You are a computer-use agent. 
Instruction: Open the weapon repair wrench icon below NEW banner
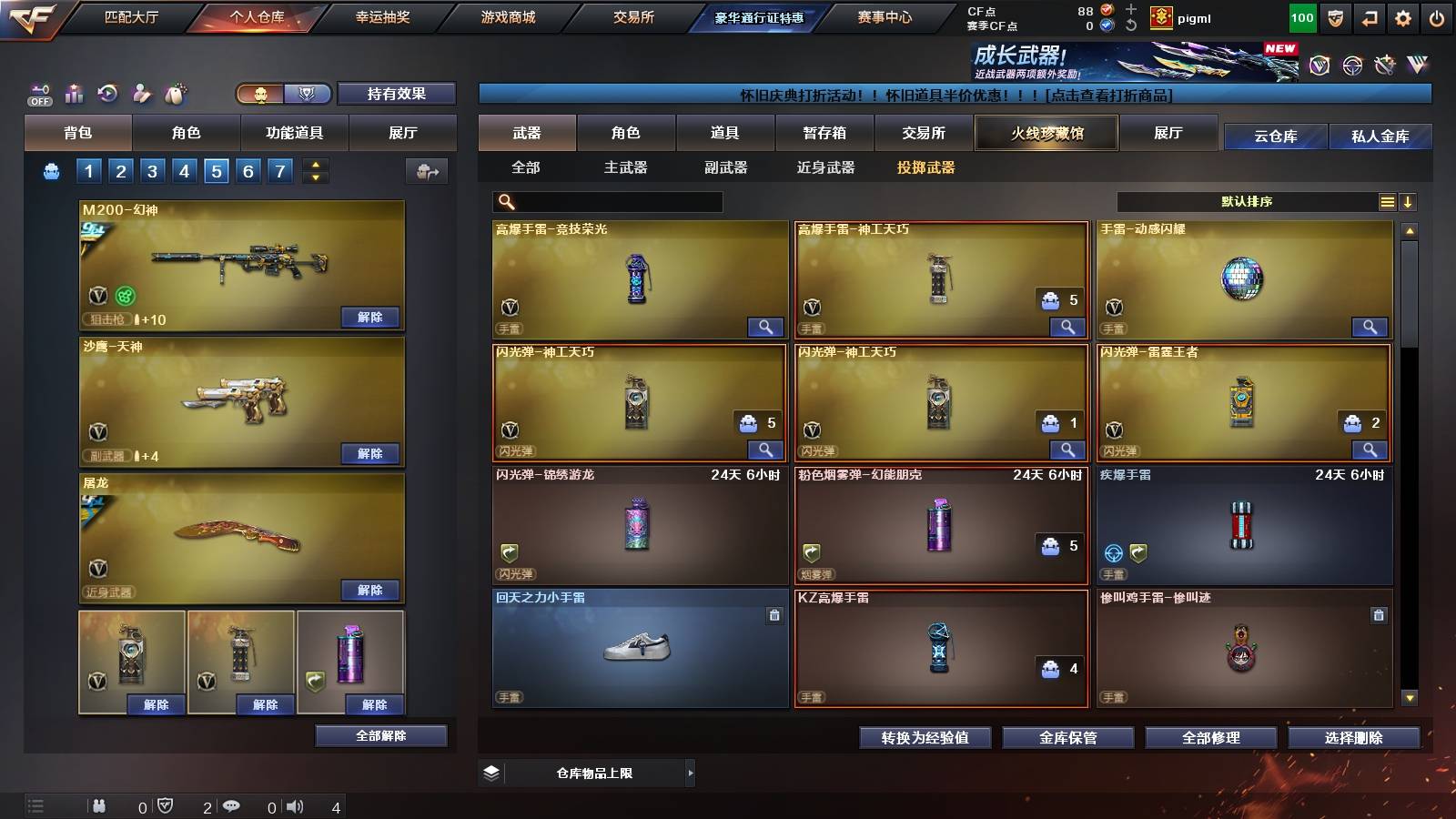tap(1385, 64)
